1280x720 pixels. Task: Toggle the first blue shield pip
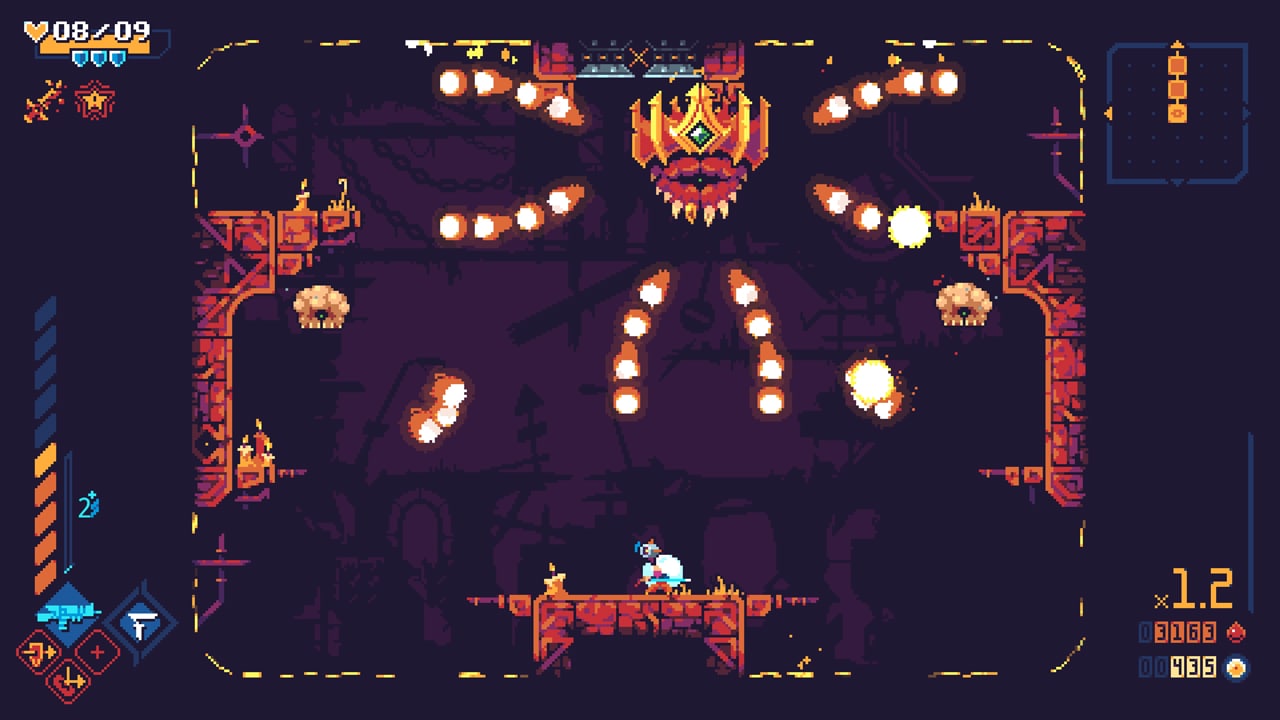tap(79, 59)
